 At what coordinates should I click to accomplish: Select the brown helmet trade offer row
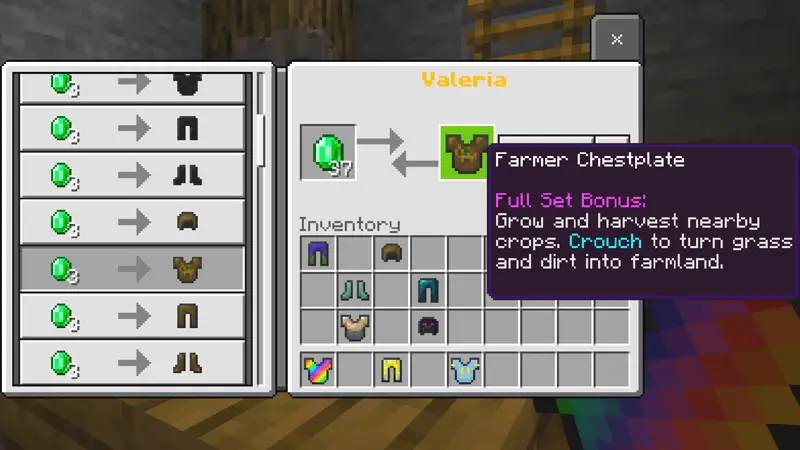coord(133,220)
